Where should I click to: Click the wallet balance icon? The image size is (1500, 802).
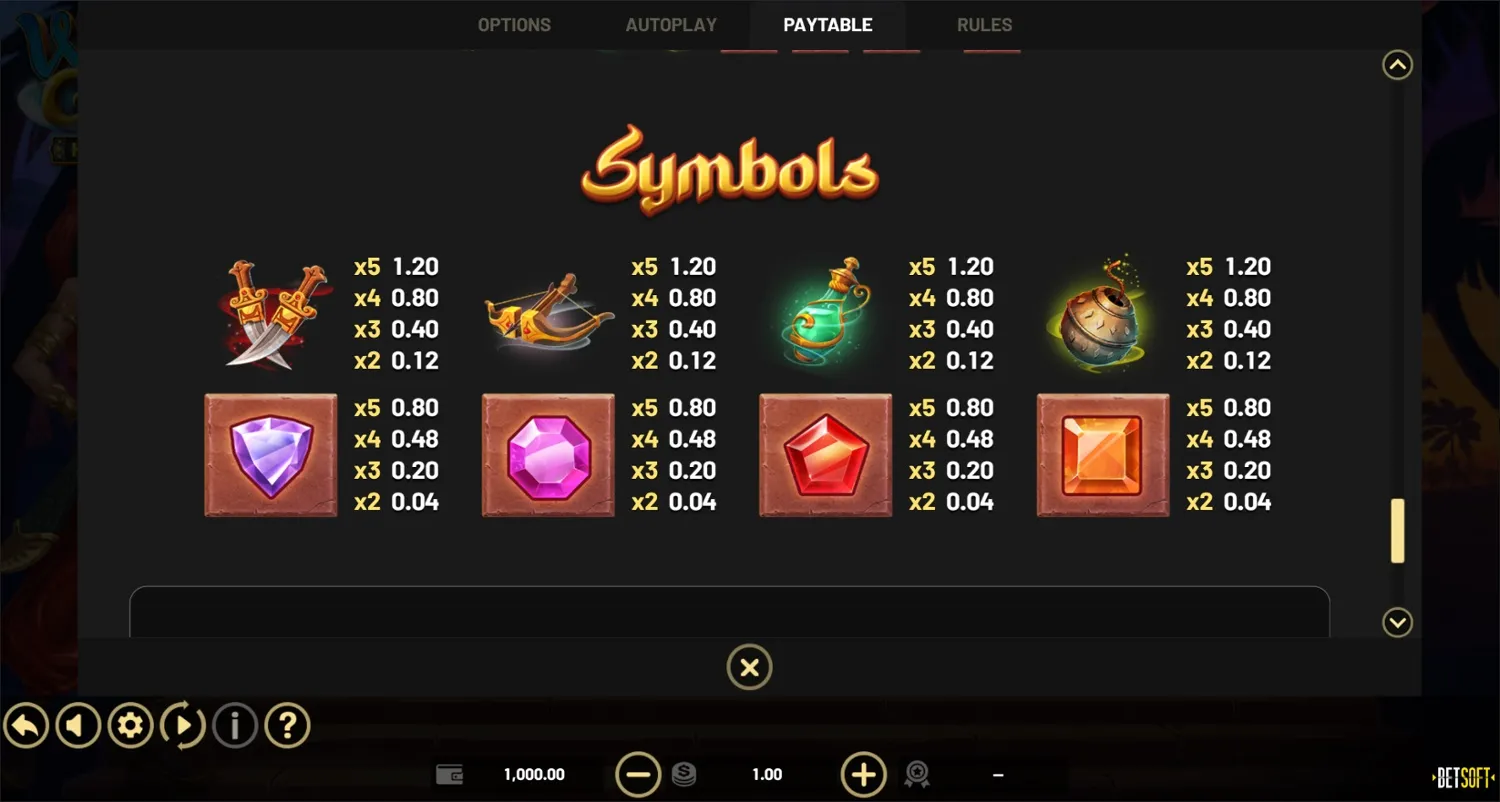[x=450, y=774]
